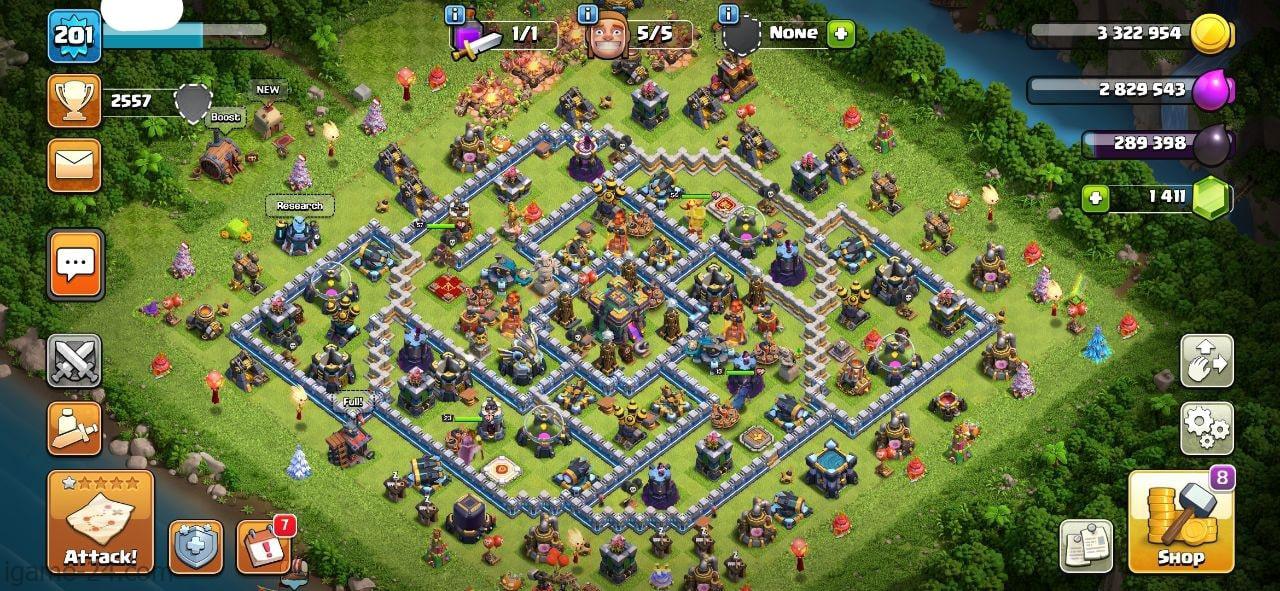Image resolution: width=1280 pixels, height=591 pixels.
Task: View the trophy rankings
Action: click(x=75, y=101)
